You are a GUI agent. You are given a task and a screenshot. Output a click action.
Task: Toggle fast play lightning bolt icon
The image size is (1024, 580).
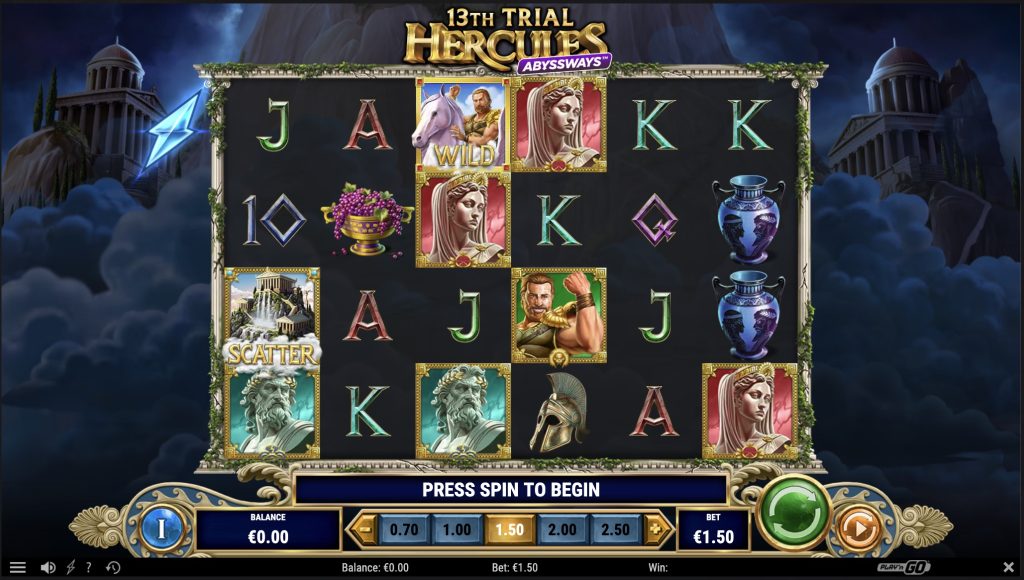pos(70,568)
